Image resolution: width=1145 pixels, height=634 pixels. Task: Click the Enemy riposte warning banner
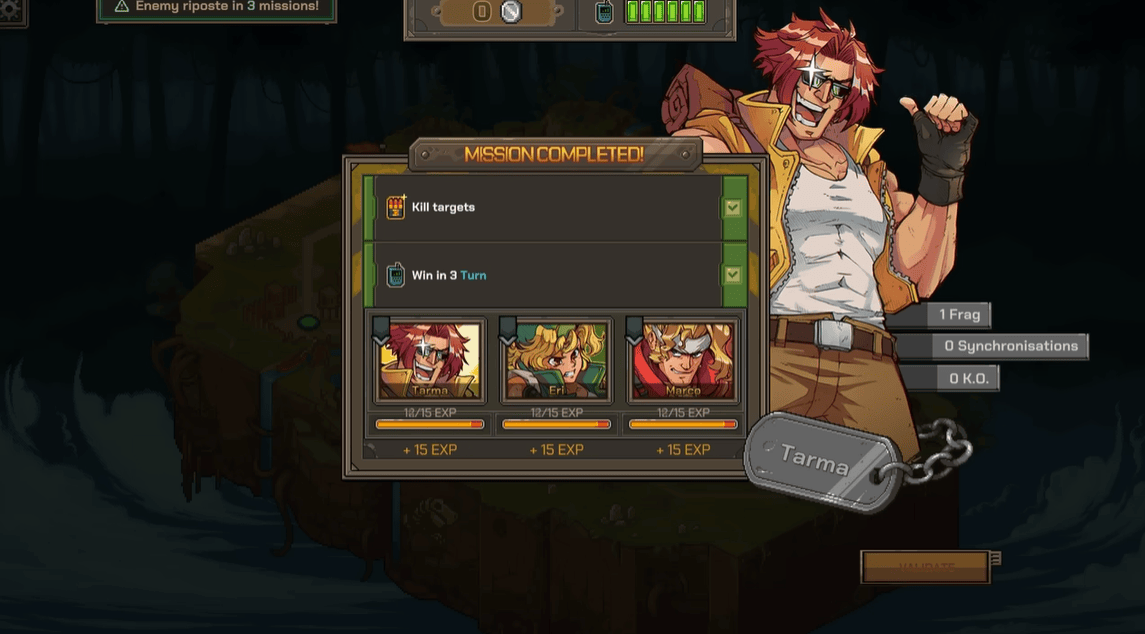216,8
